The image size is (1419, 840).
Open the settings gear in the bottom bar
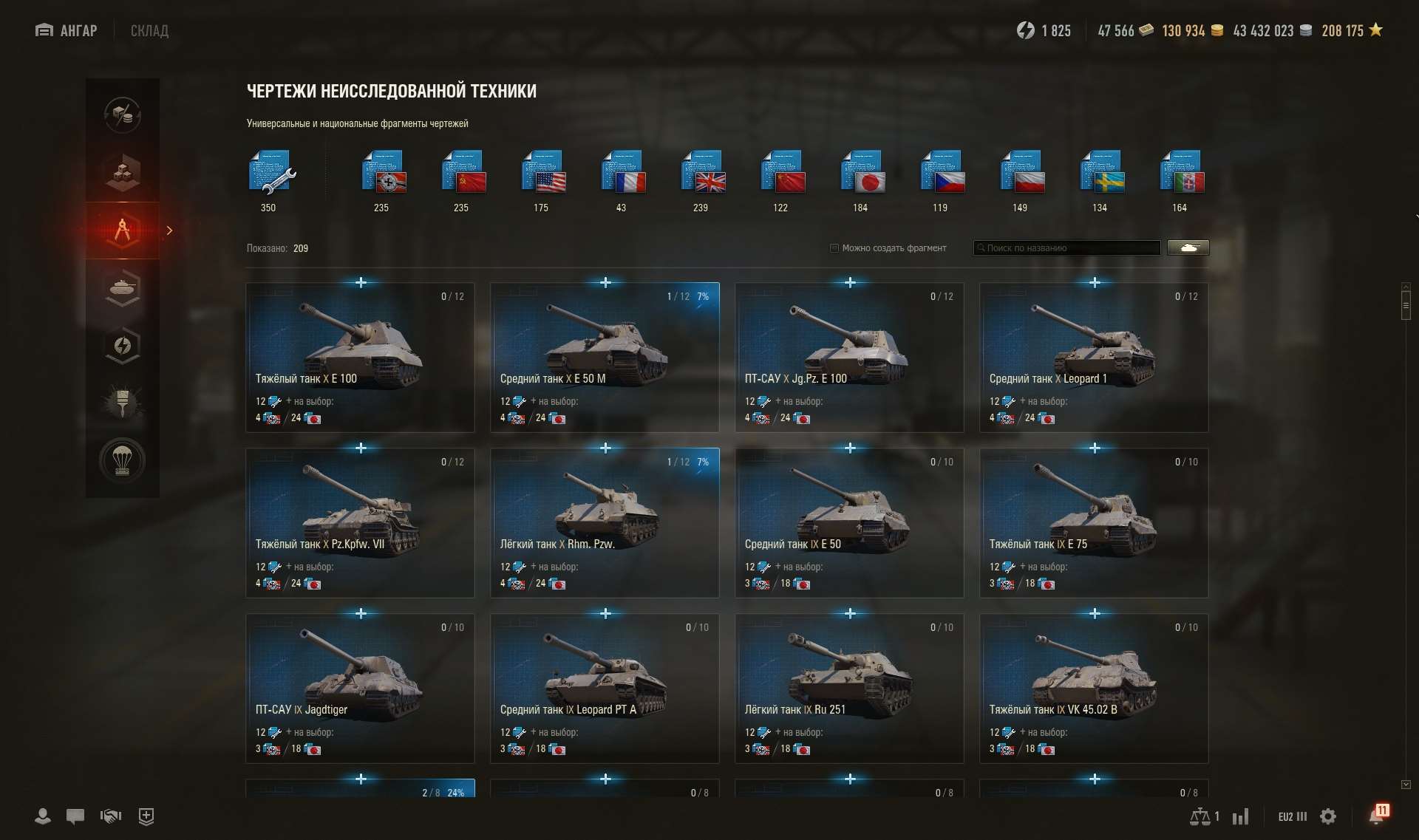[1327, 816]
